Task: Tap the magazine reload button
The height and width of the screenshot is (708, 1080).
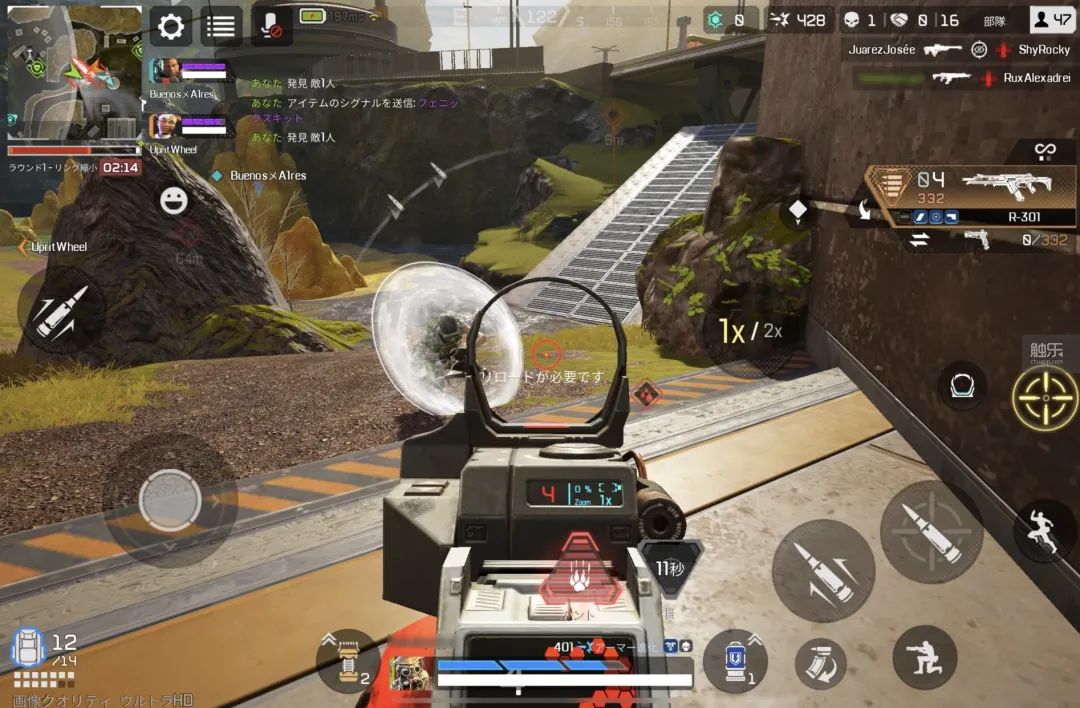Action: click(x=820, y=663)
